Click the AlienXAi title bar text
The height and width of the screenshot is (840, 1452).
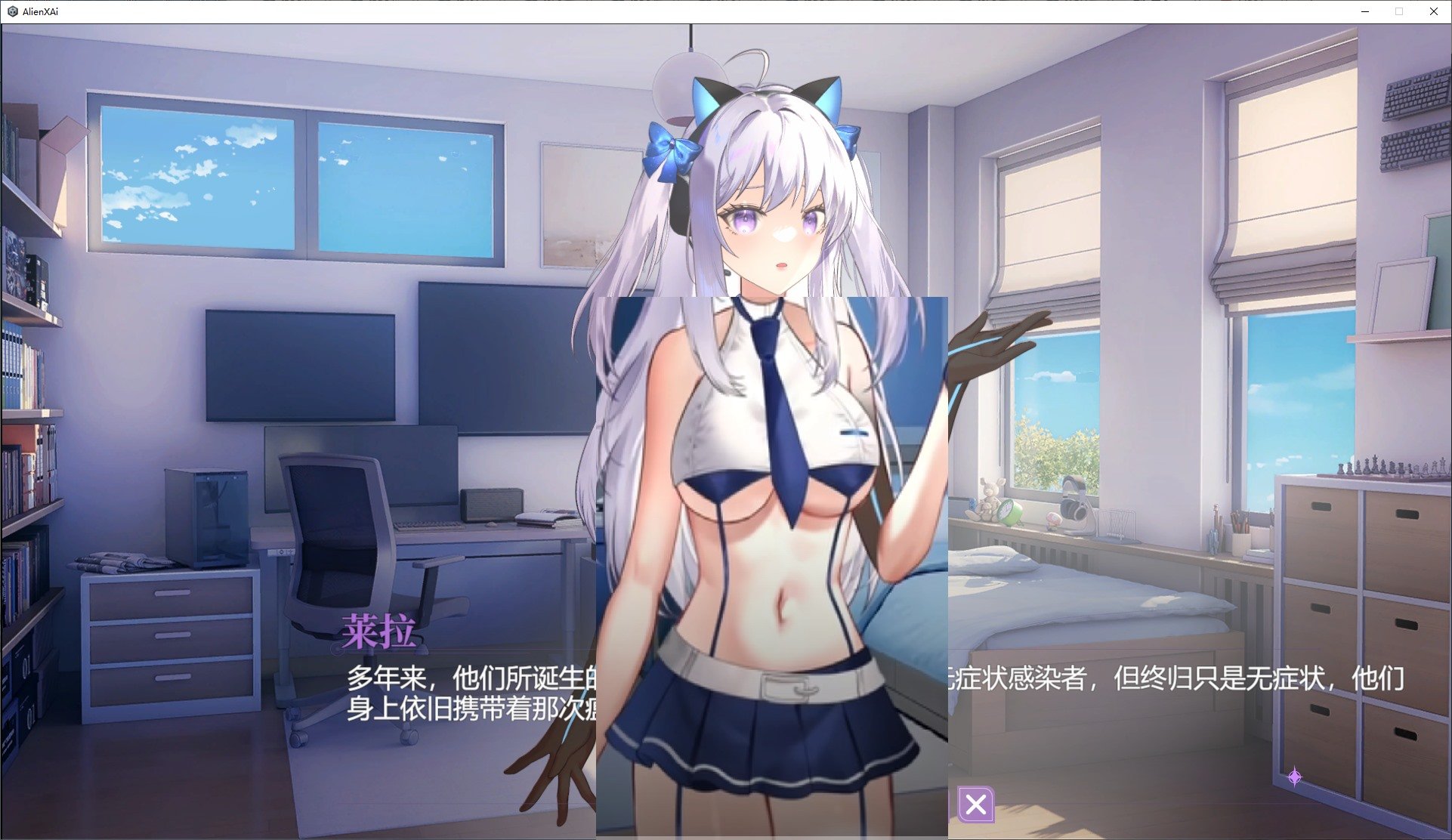[x=39, y=11]
